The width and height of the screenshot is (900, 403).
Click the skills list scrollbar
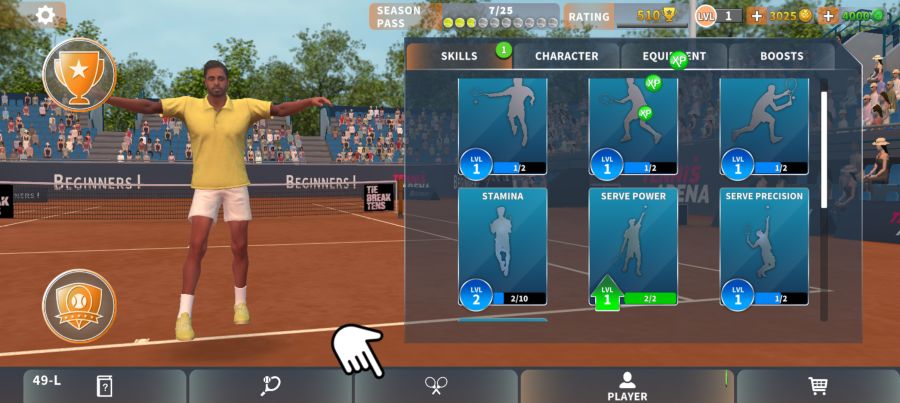[x=824, y=150]
